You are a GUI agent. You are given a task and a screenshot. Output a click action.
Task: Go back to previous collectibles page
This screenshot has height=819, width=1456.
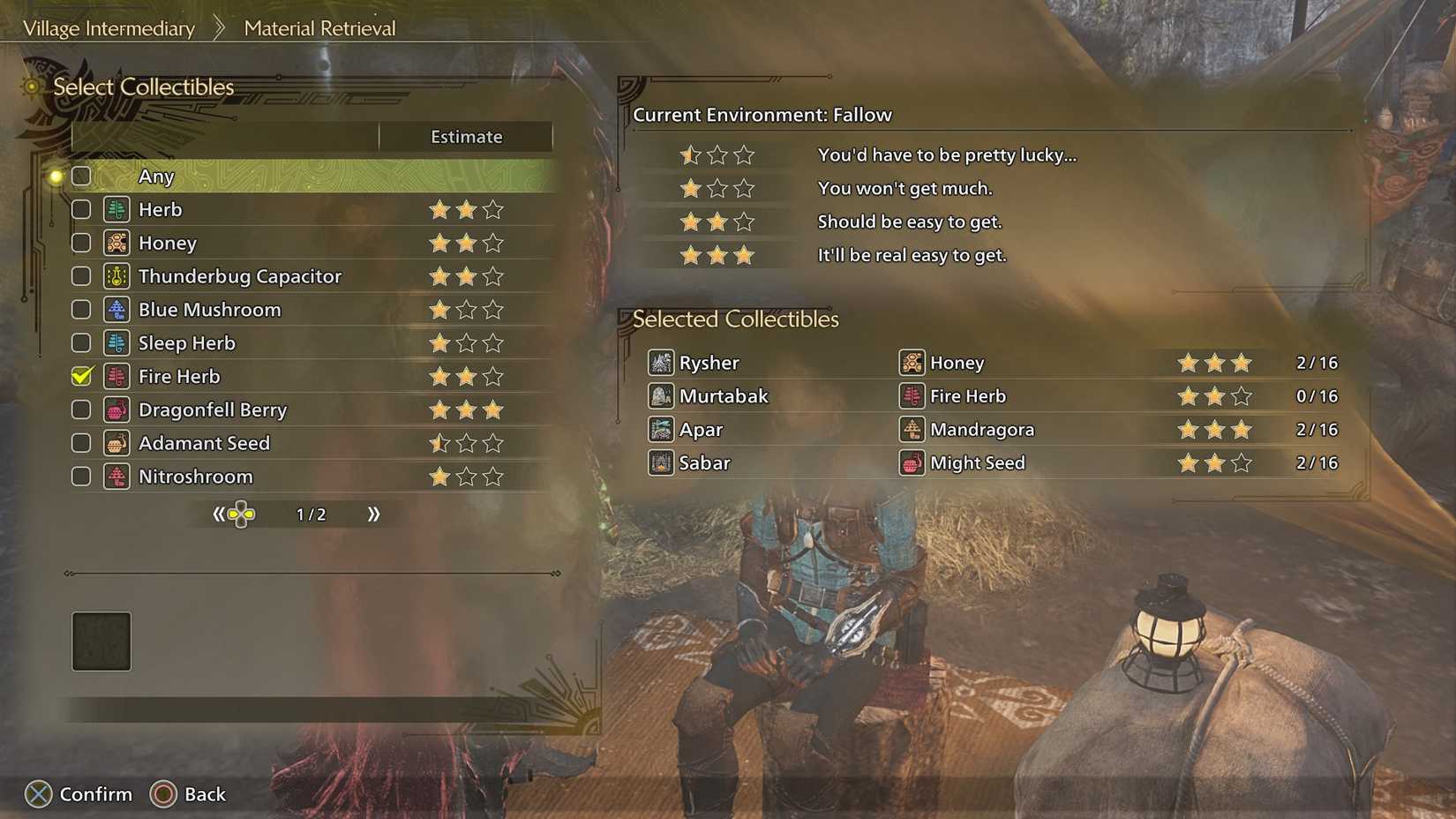220,514
